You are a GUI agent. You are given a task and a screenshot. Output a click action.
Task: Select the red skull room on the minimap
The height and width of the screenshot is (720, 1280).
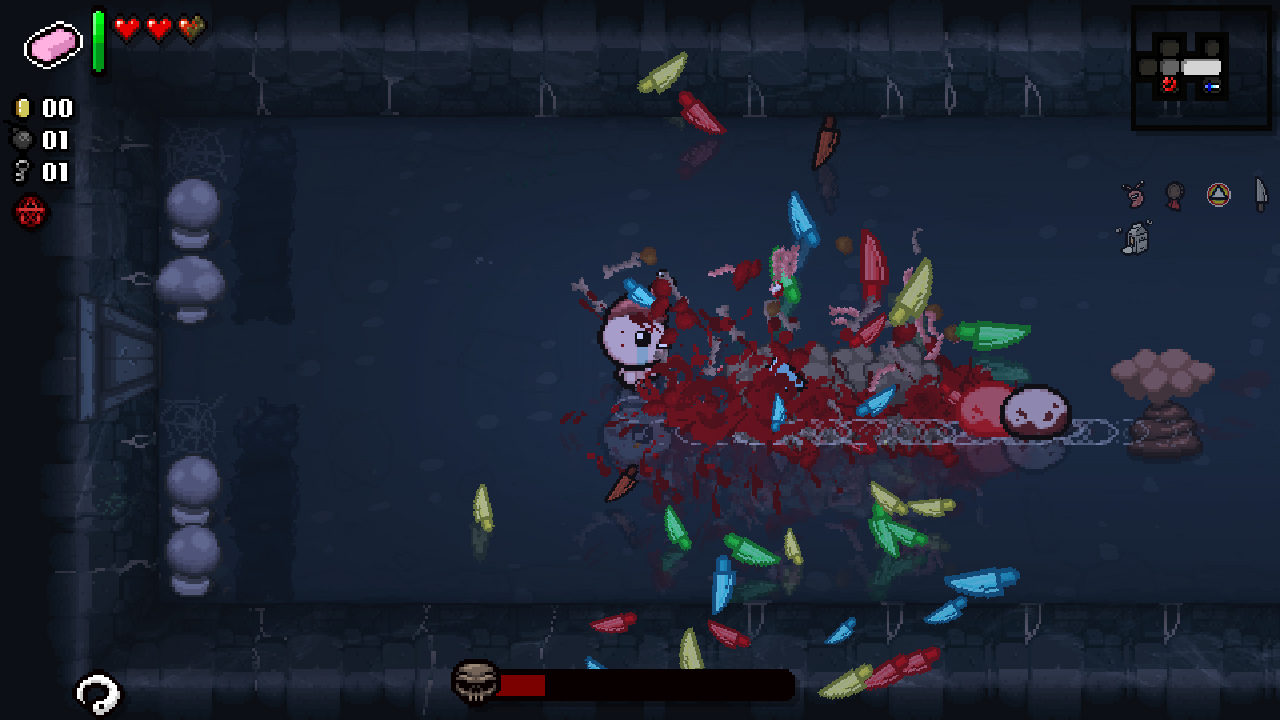[1168, 85]
